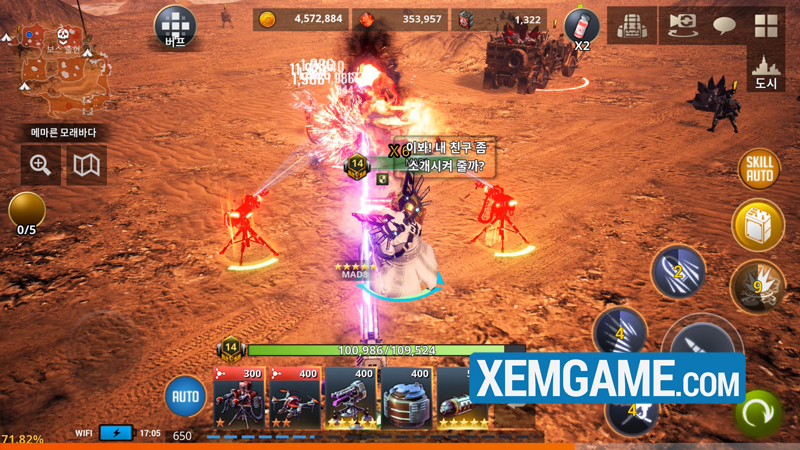Activate the explosion skill with cooldown 9
Image resolution: width=800 pixels, height=450 pixels.
pos(757,287)
